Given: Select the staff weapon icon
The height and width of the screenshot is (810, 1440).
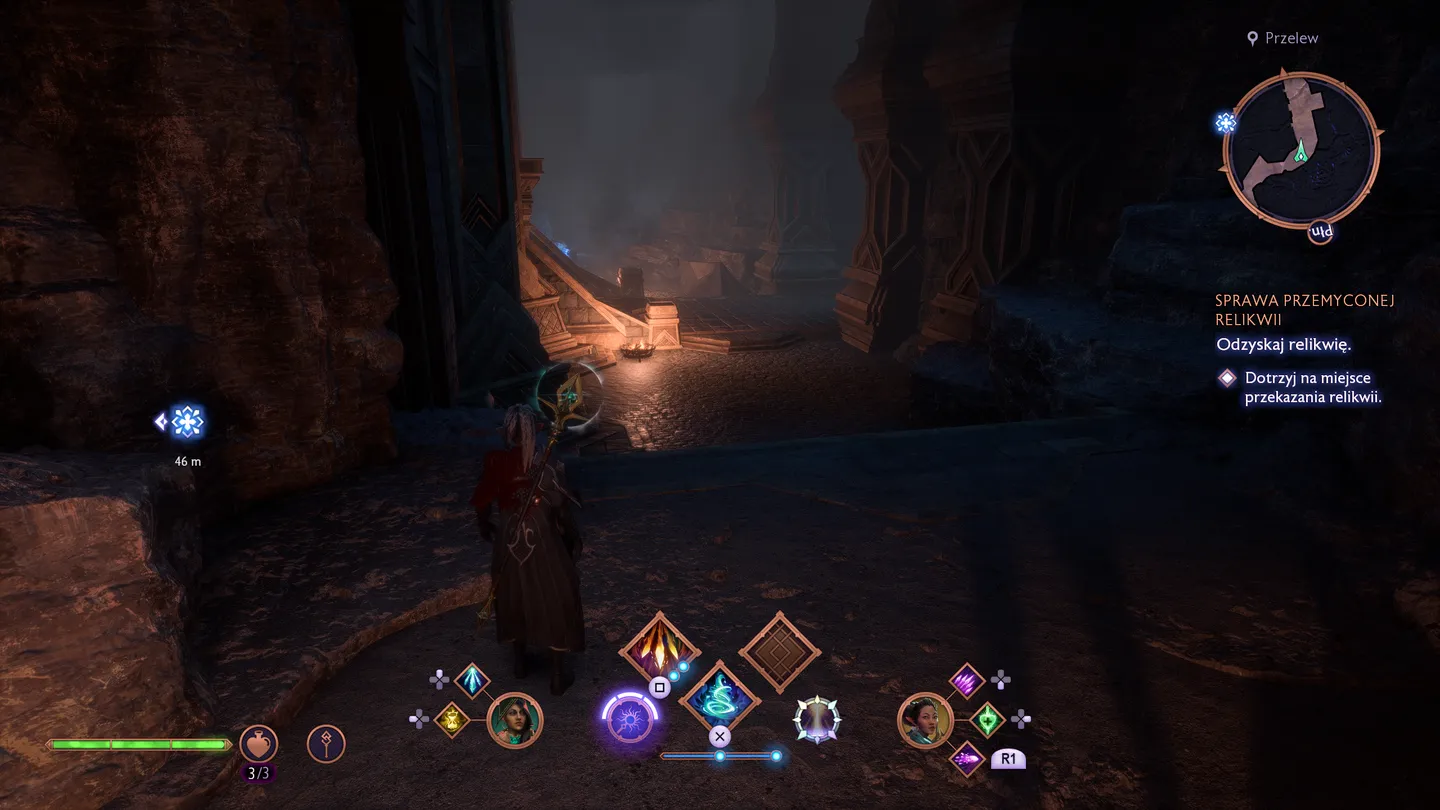Looking at the screenshot, I should pyautogui.click(x=326, y=744).
